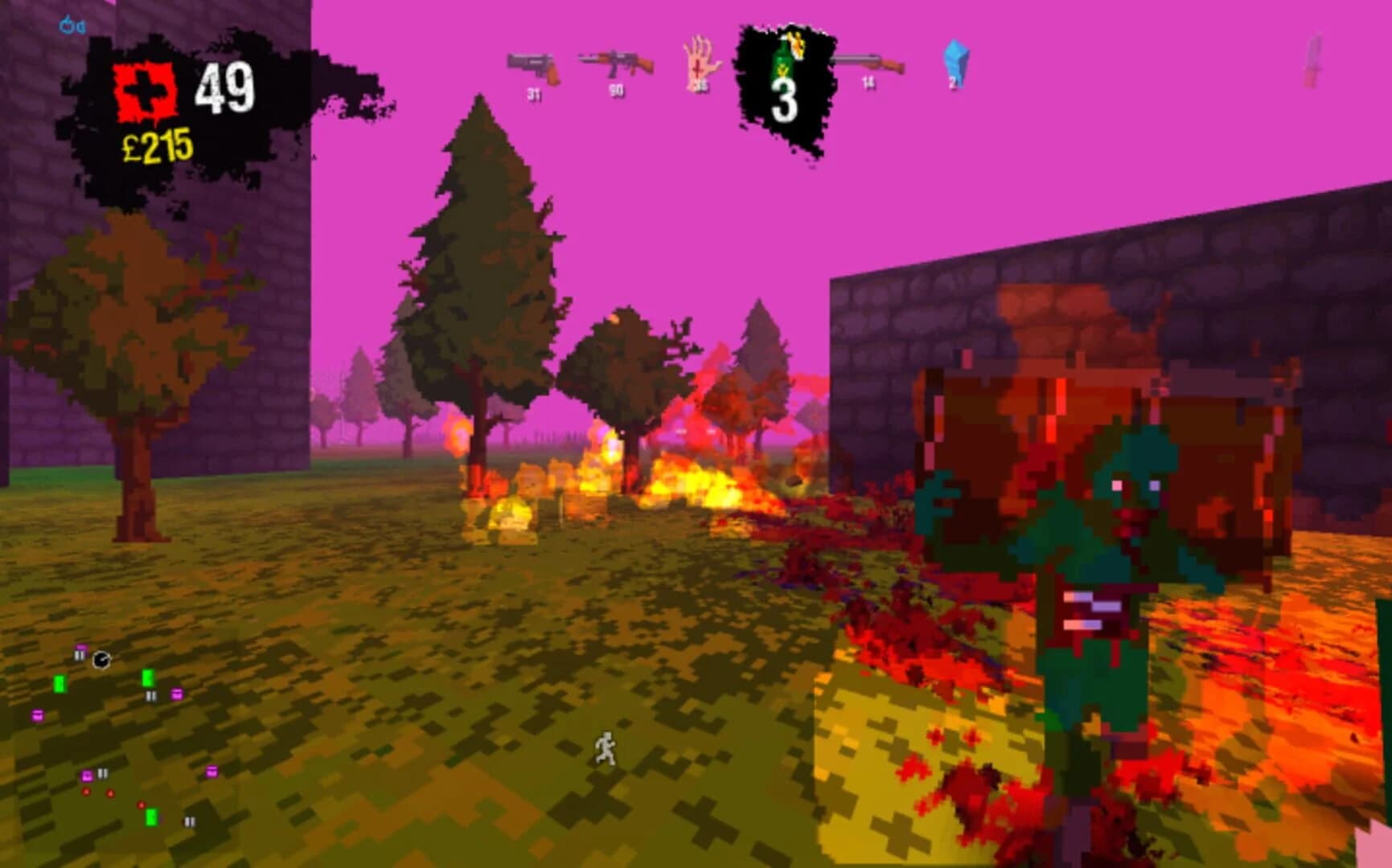Viewport: 1392px width, 868px height.
Task: Equip the assault rifle showing 90 rounds
Action: 615,63
